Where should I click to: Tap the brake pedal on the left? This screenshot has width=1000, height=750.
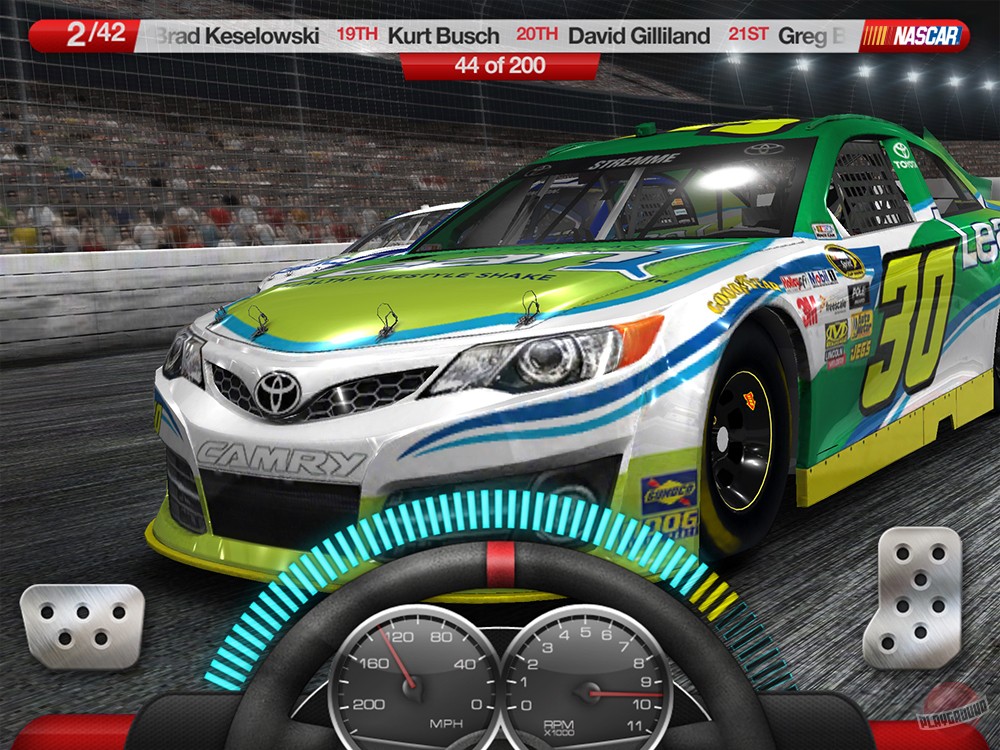coord(82,625)
